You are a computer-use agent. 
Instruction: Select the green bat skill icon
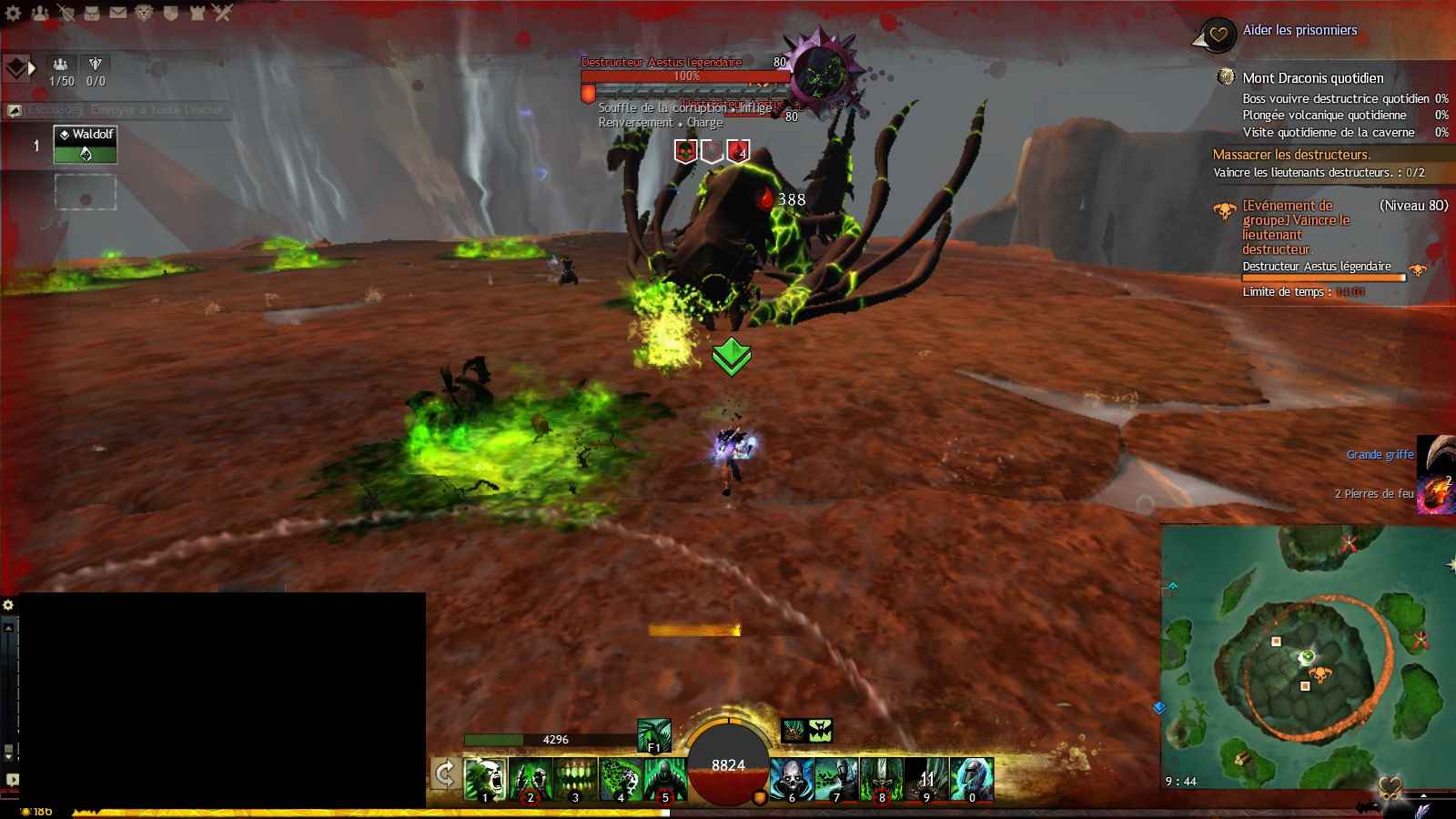pos(820,730)
